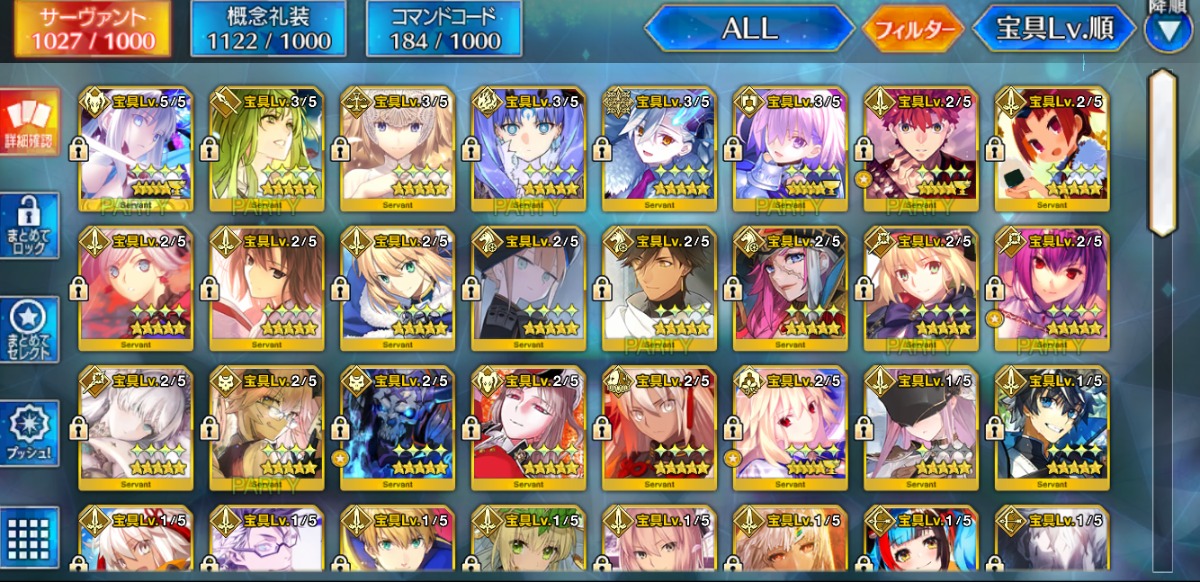Activate the 詳細確認 detail check button
This screenshot has width=1200, height=582.
point(30,122)
